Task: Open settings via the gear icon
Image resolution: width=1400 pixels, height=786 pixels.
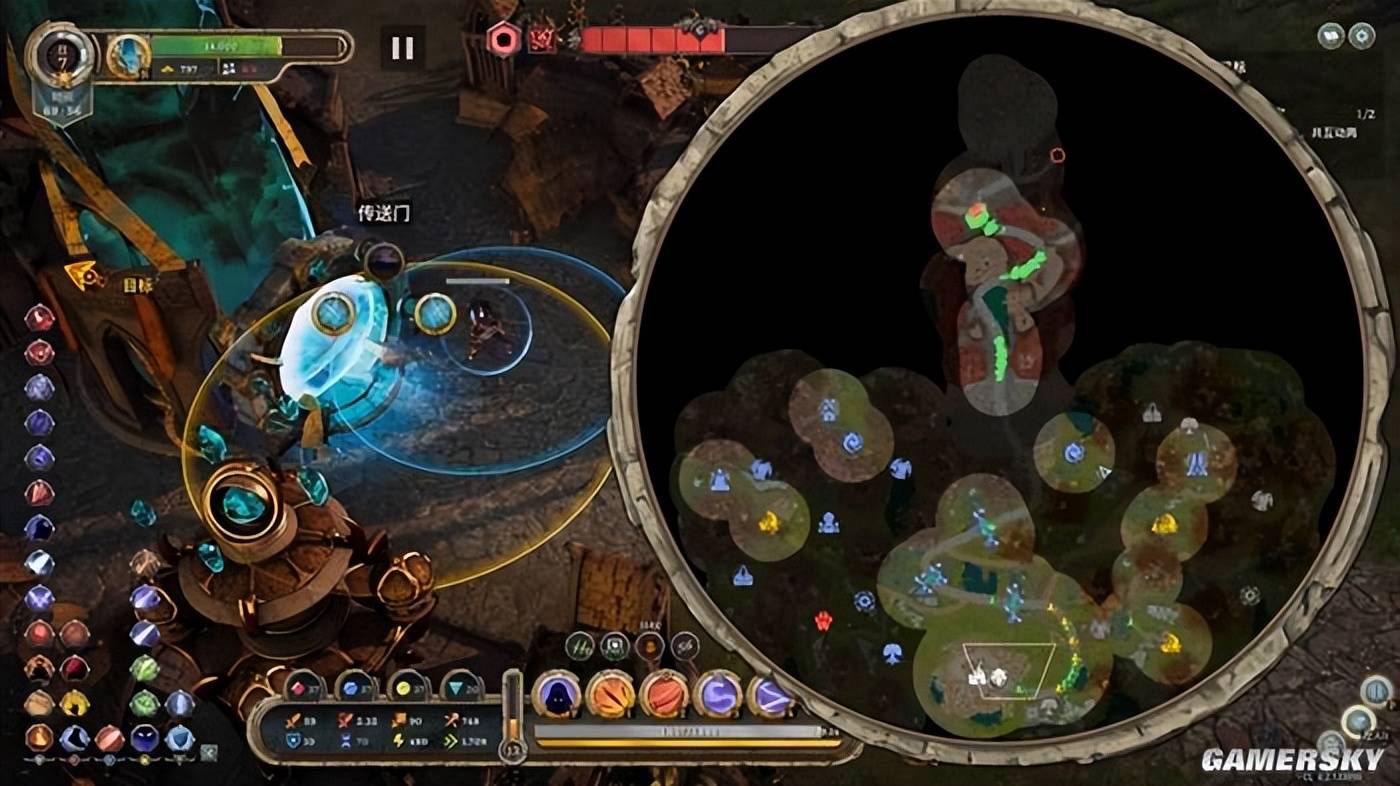Action: pyautogui.click(x=1362, y=36)
